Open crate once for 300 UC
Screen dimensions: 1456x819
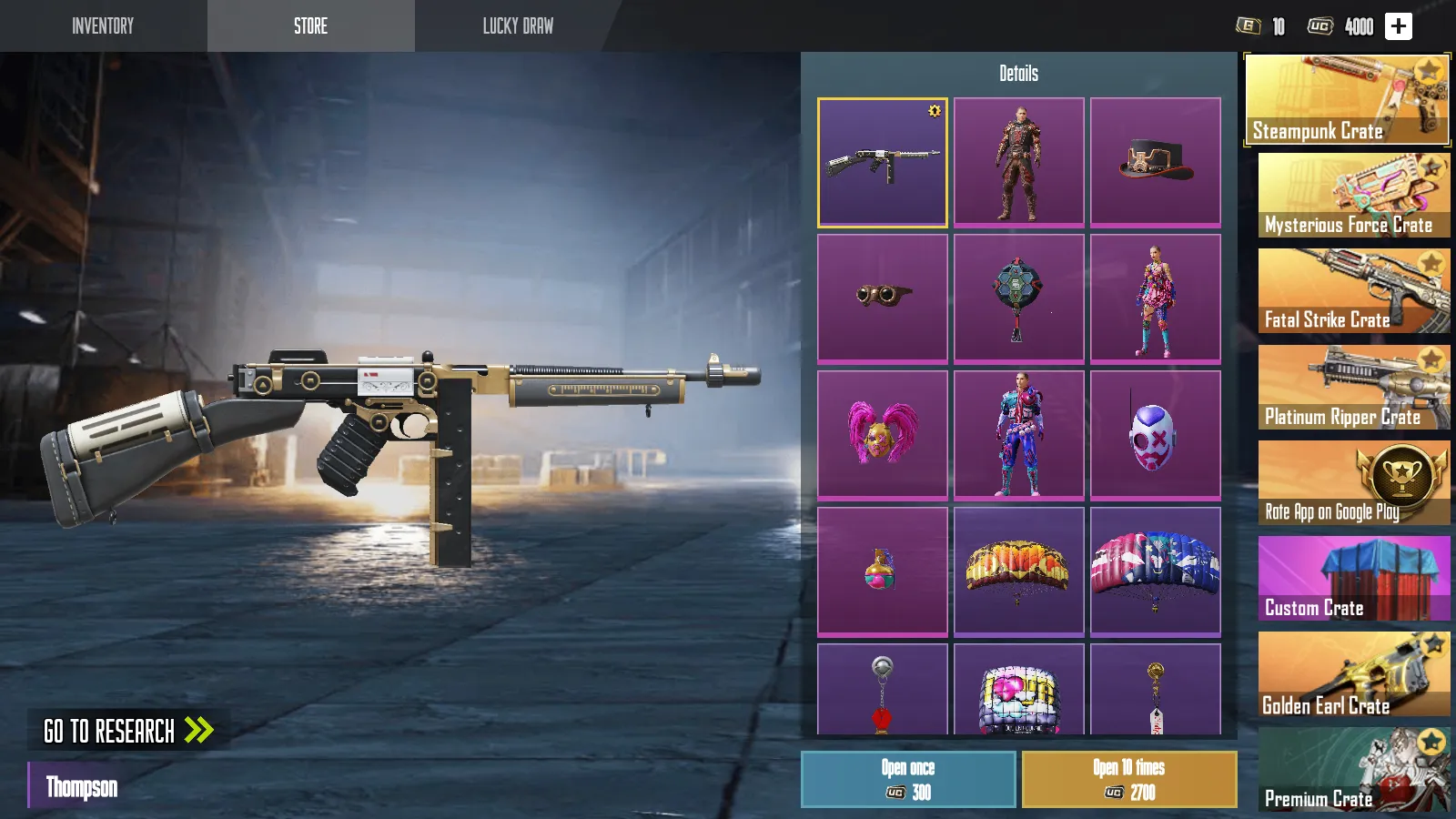click(x=907, y=779)
